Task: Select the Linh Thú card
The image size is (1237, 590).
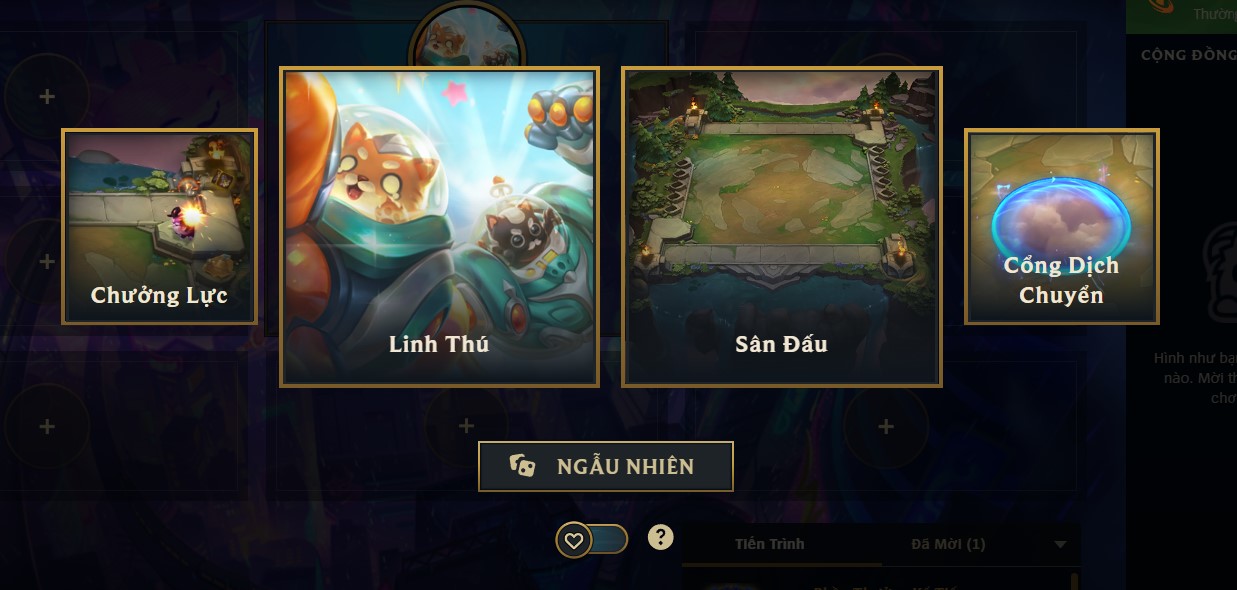Action: point(439,227)
